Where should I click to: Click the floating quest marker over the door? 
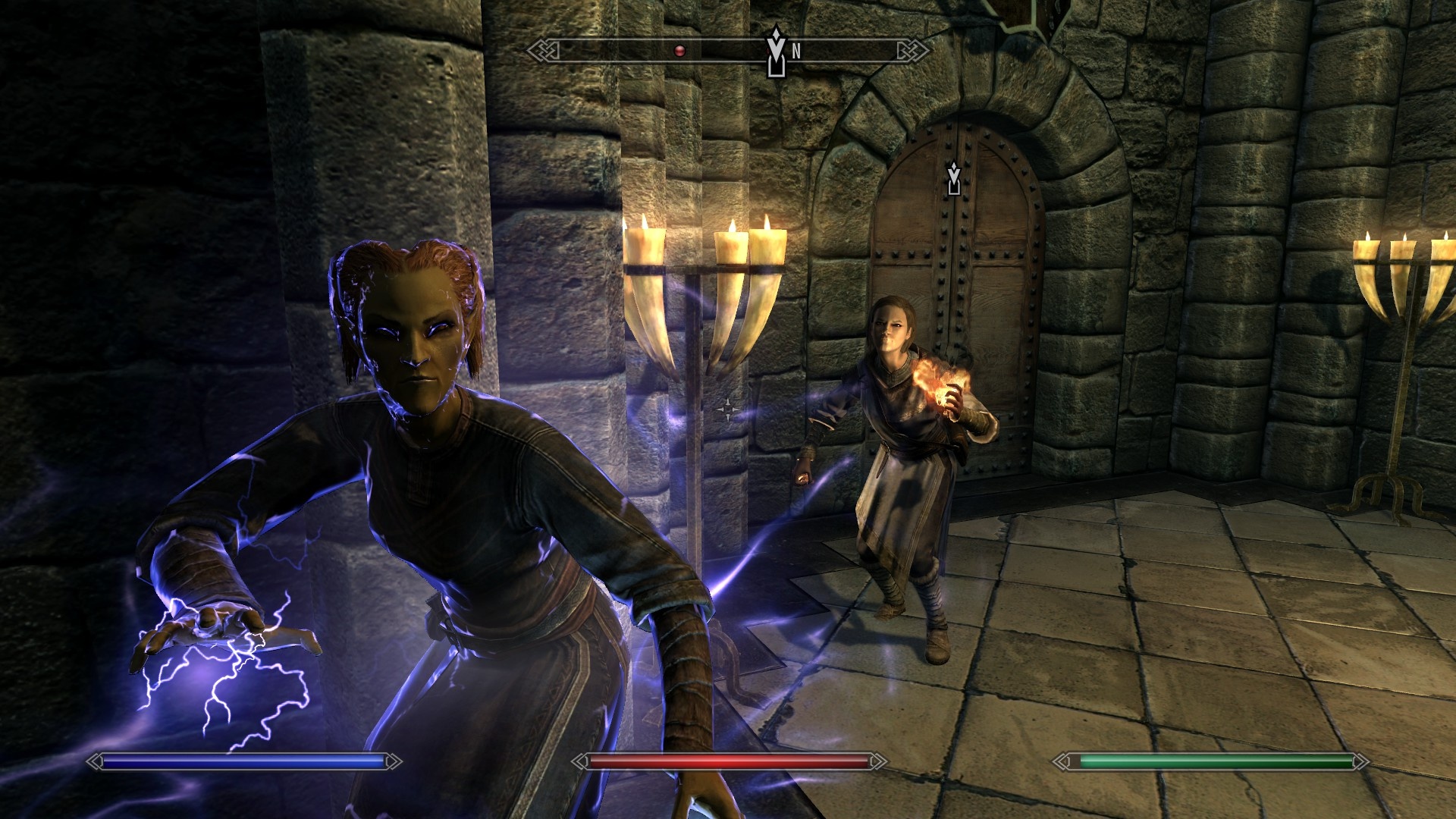954,179
